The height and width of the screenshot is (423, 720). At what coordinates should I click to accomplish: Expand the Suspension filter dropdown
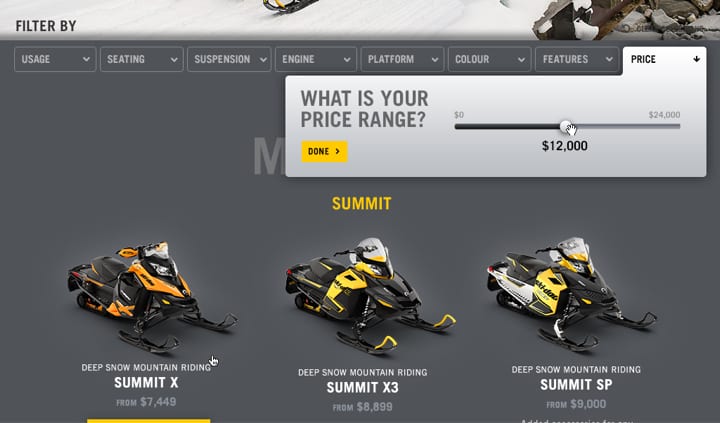coord(229,60)
